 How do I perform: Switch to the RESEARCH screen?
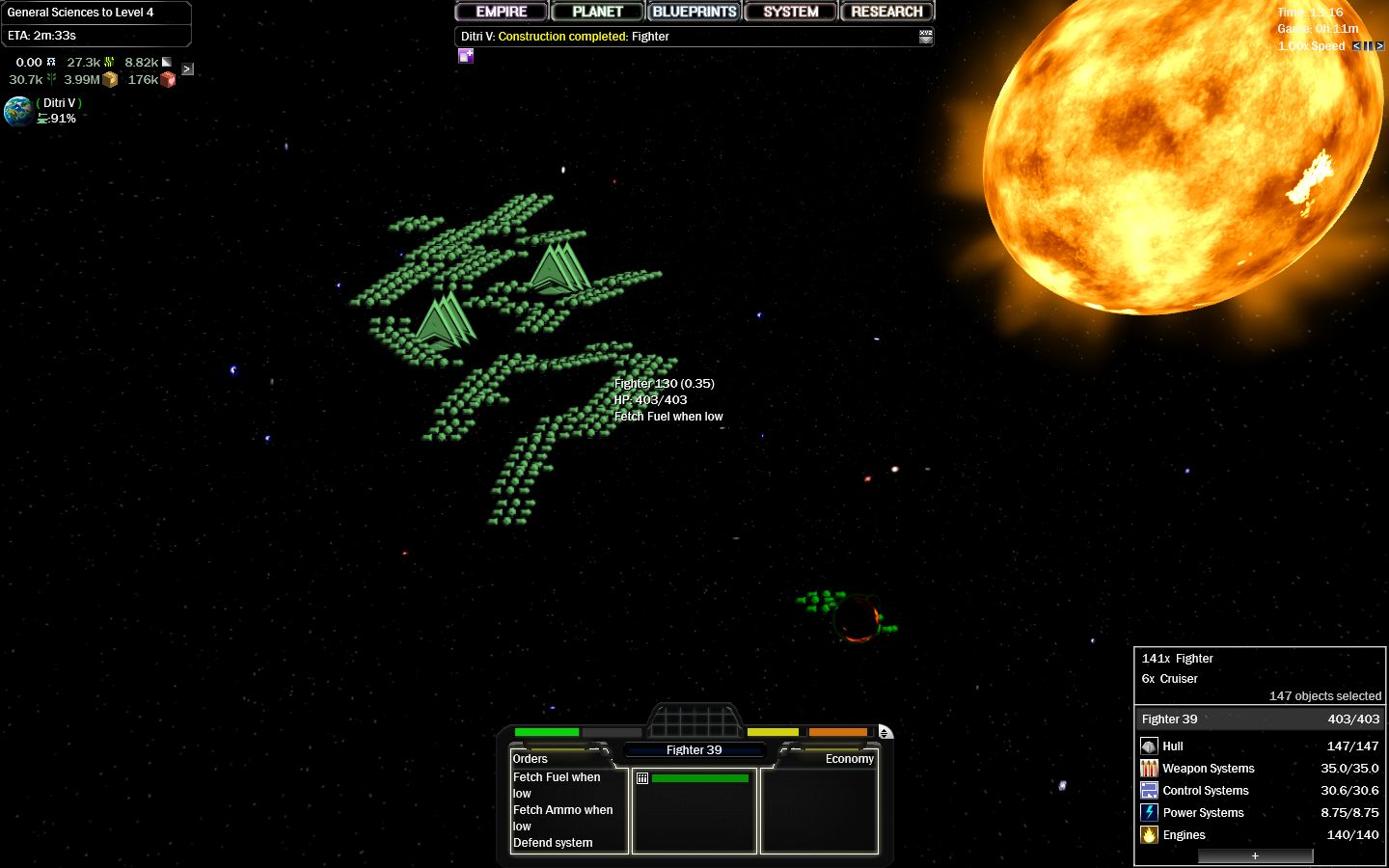885,11
